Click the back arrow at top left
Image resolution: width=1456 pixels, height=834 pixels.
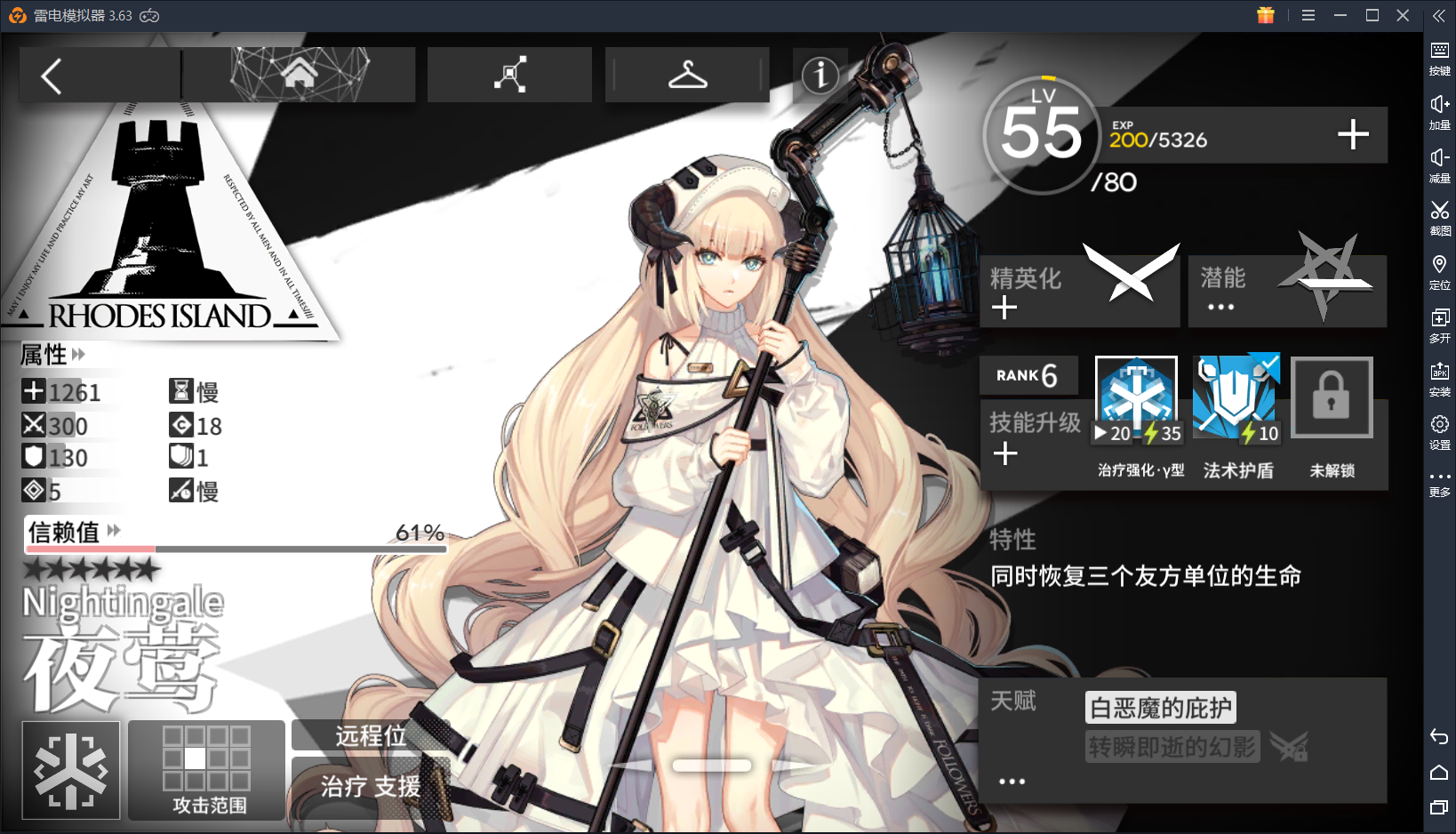point(51,75)
